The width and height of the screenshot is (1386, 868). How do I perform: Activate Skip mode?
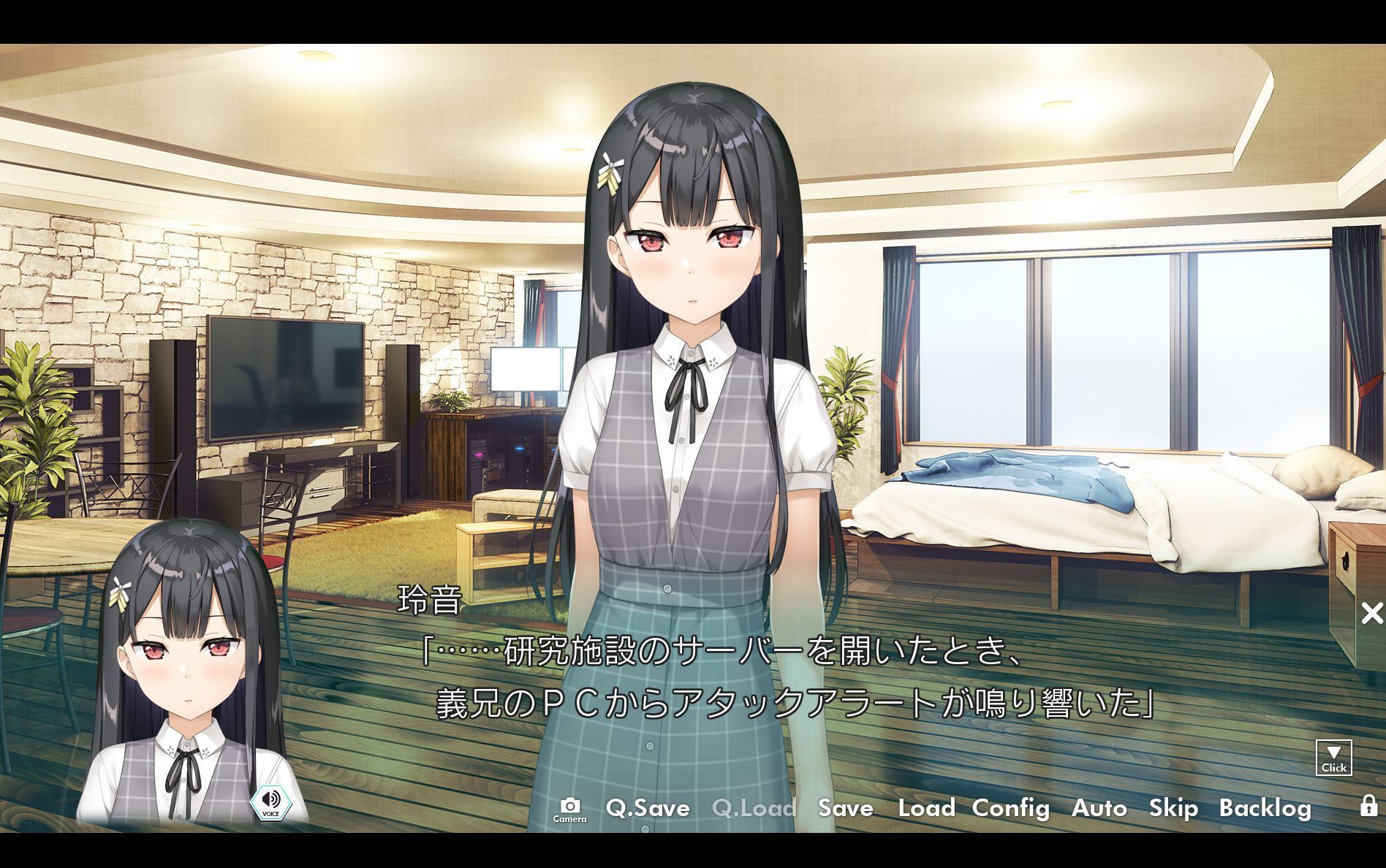1173,808
